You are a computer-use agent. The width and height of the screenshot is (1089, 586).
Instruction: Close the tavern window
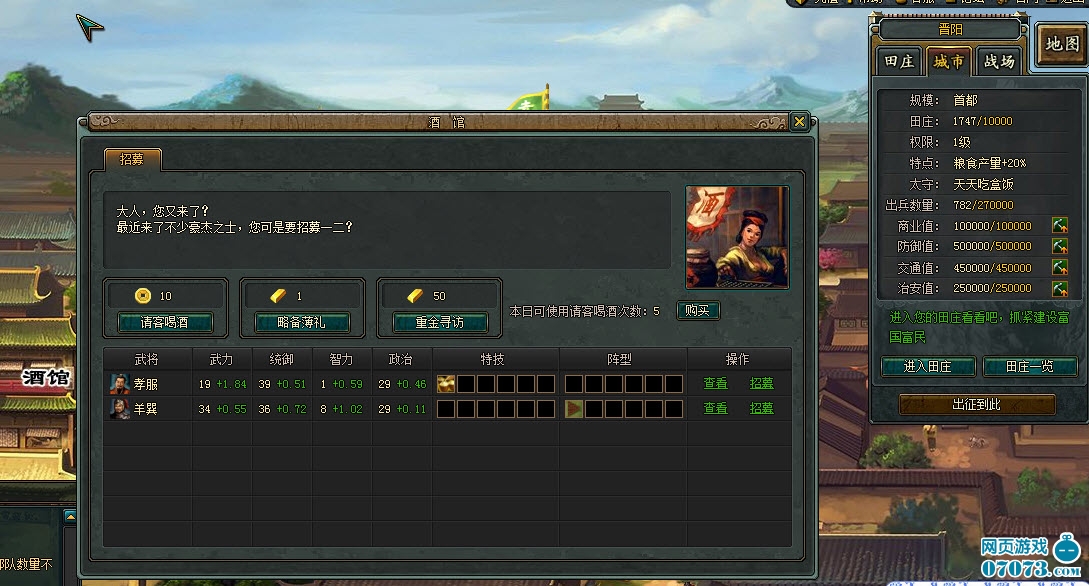799,121
